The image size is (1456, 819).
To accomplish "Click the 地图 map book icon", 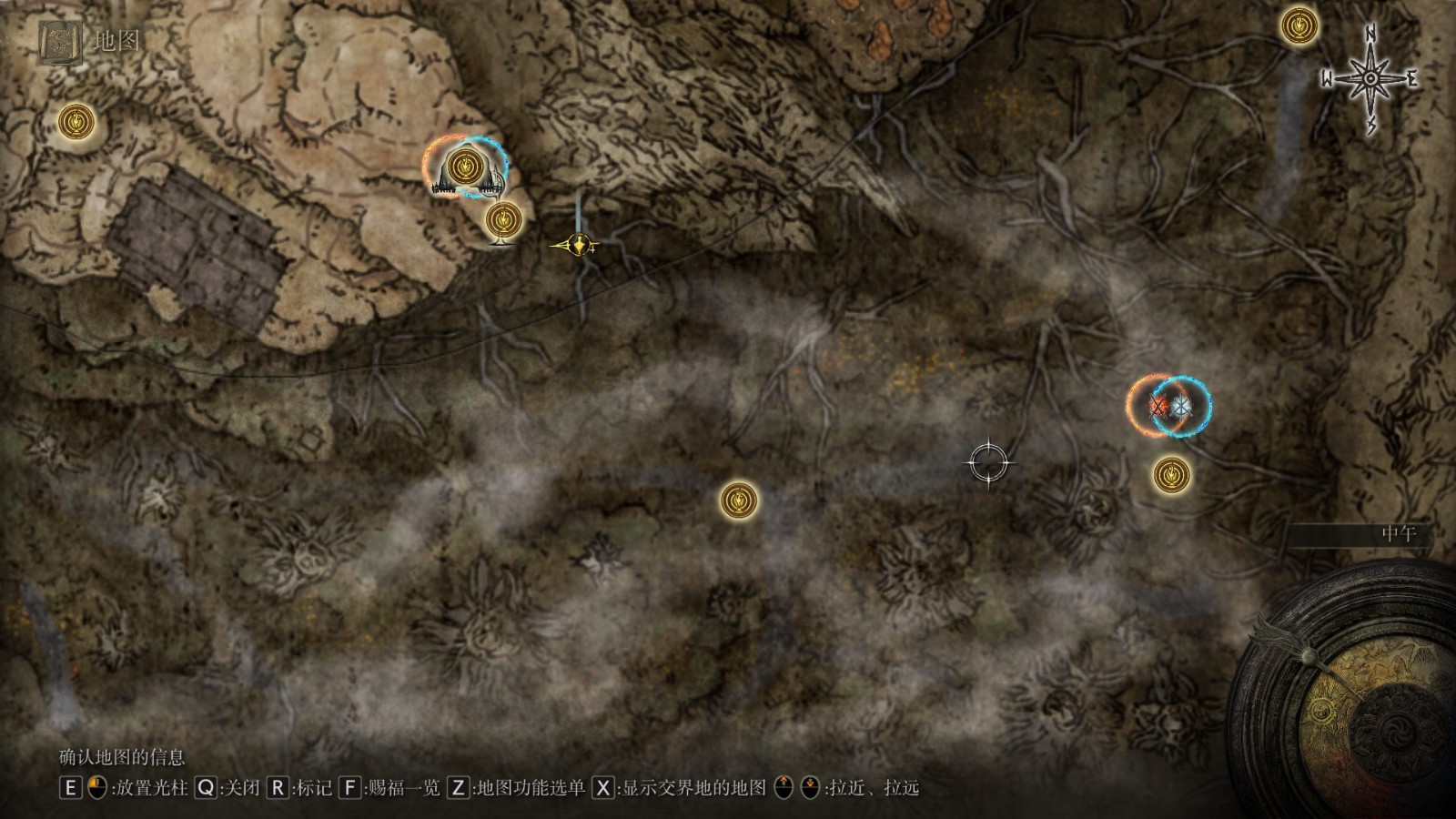I will point(60,42).
